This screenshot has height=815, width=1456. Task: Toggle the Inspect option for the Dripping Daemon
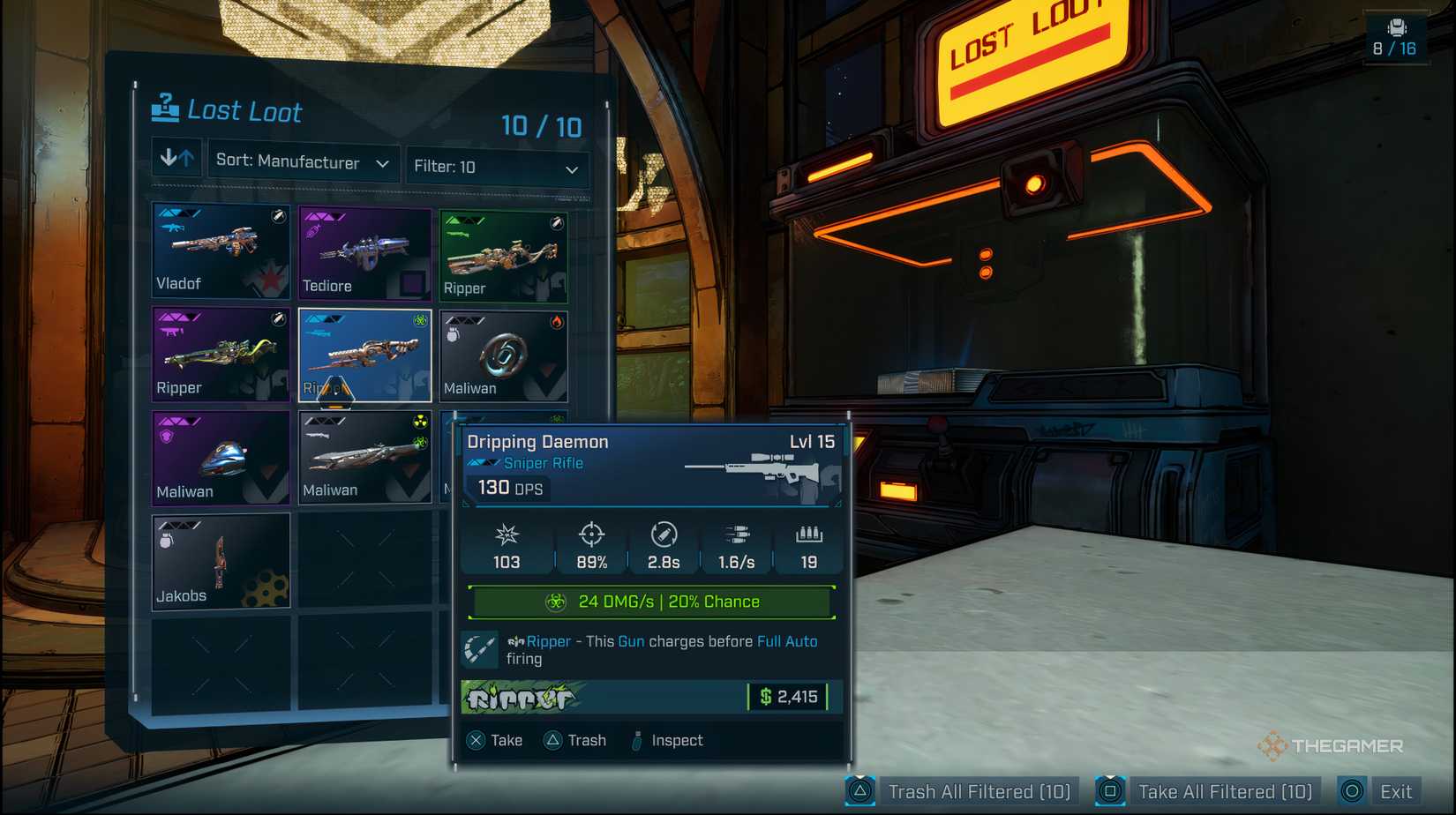[x=674, y=740]
